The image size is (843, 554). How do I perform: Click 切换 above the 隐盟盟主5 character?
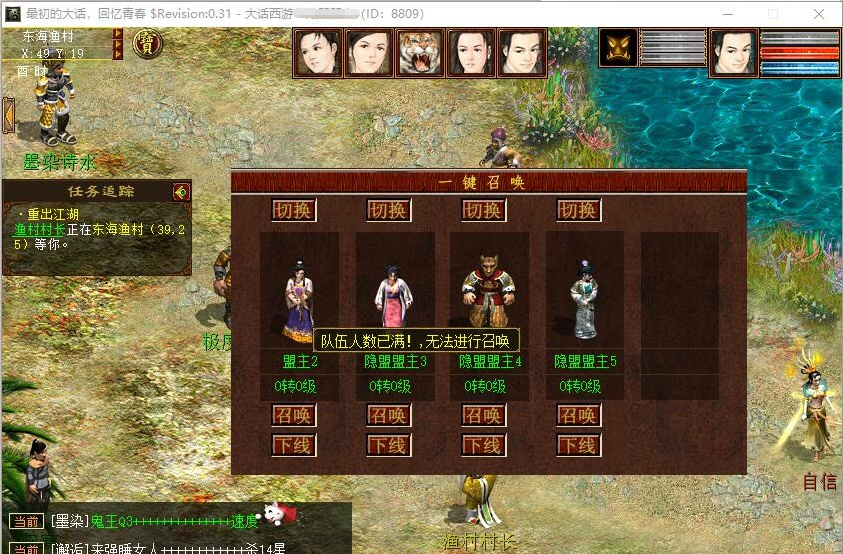pos(578,210)
